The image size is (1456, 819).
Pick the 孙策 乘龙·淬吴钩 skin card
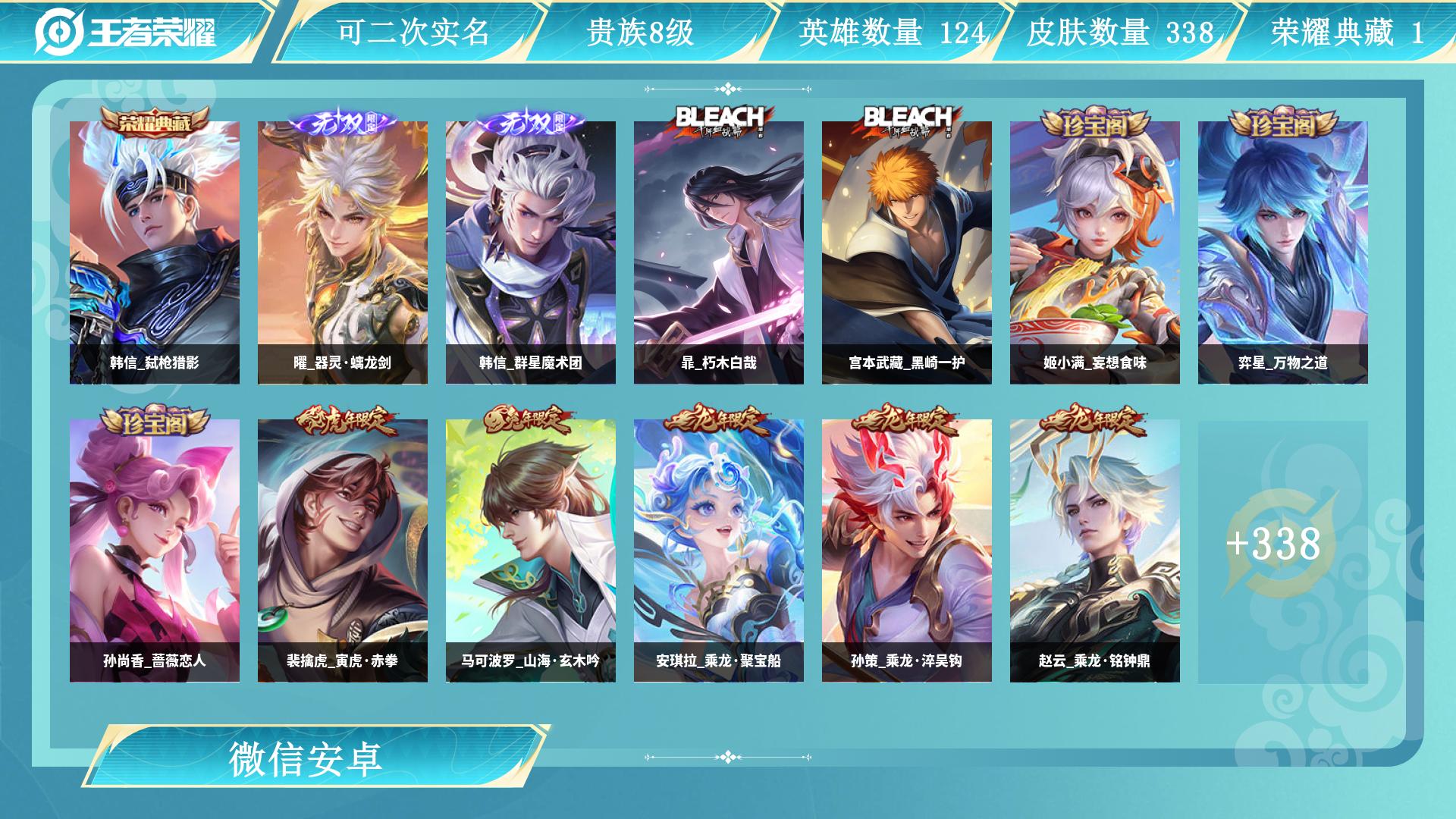[x=907, y=551]
